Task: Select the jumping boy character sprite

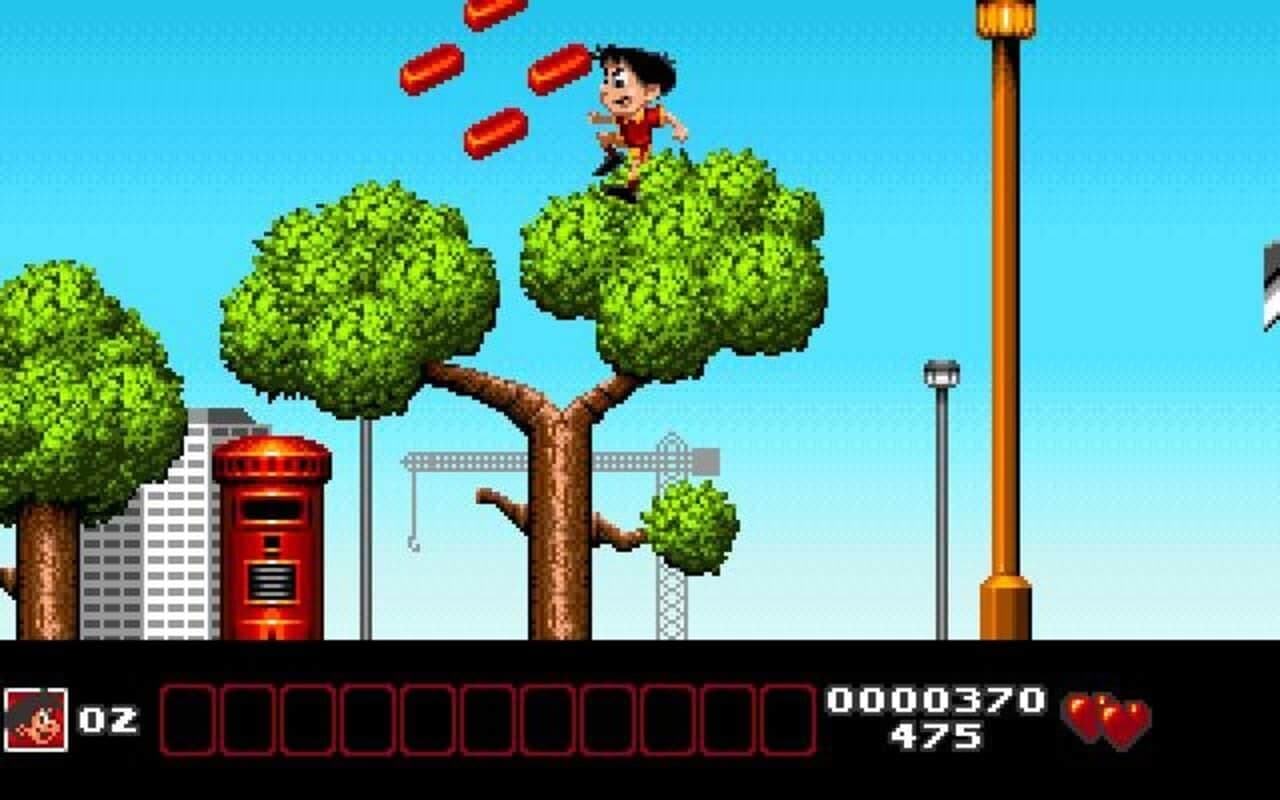Action: point(630,110)
